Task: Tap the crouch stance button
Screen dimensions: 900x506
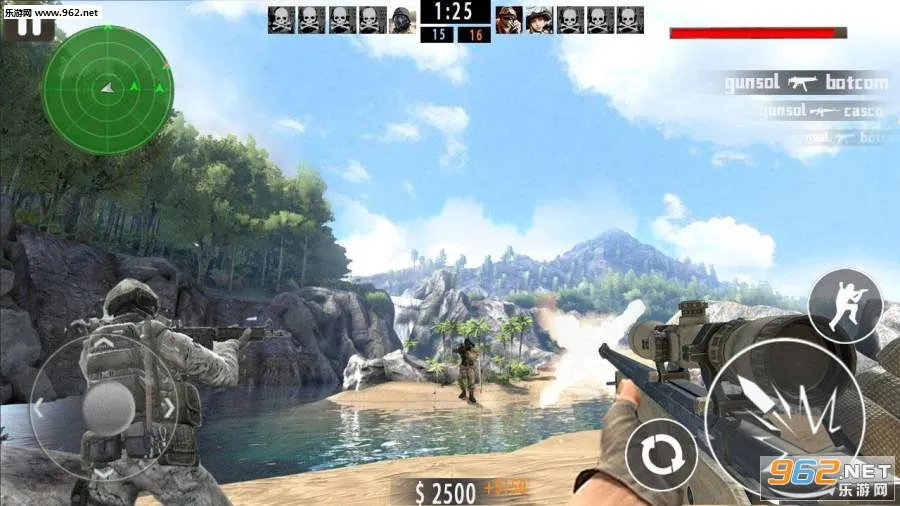Action: (x=845, y=304)
